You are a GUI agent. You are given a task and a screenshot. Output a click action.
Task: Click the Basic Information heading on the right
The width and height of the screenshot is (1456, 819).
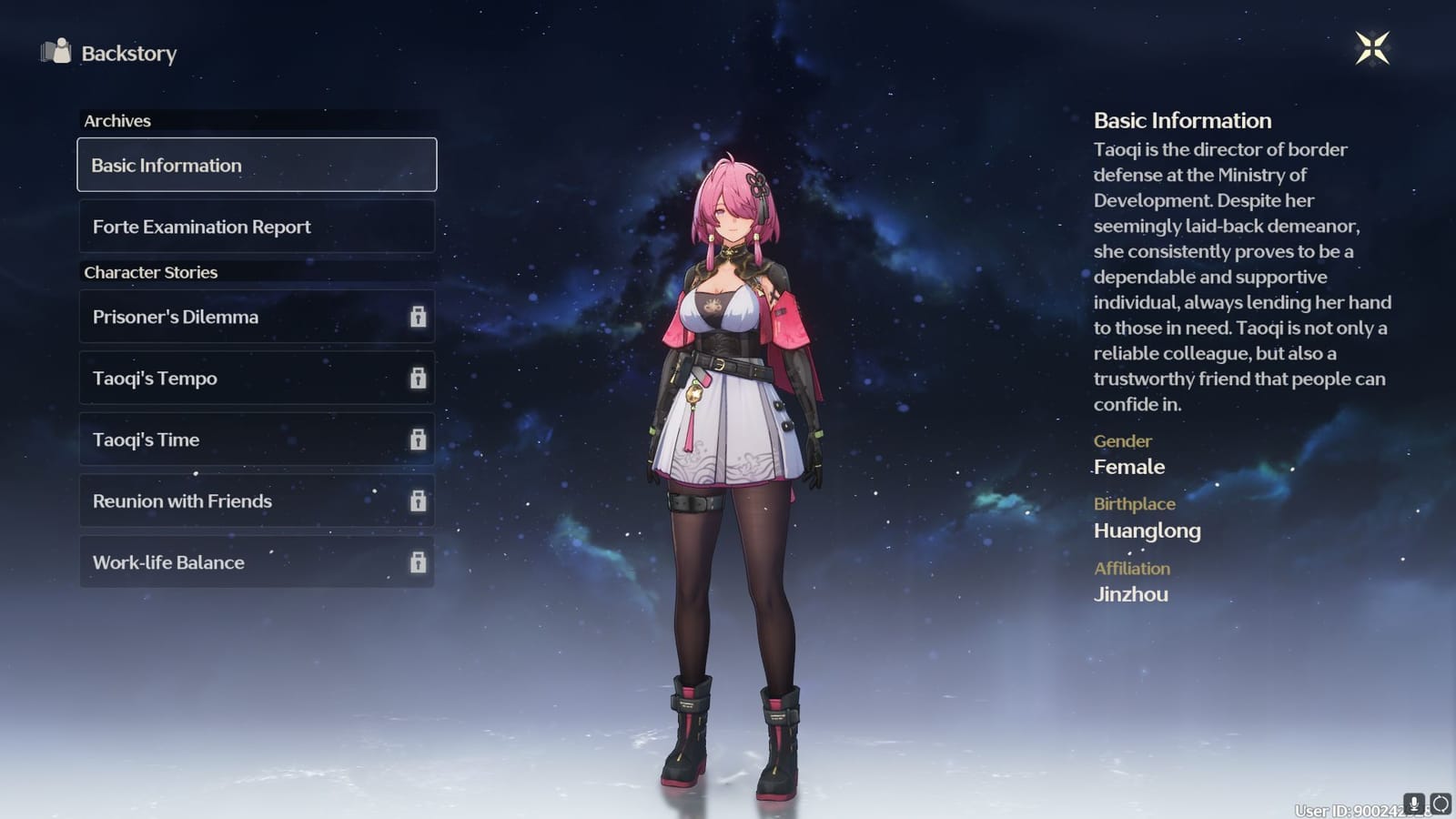click(x=1183, y=120)
